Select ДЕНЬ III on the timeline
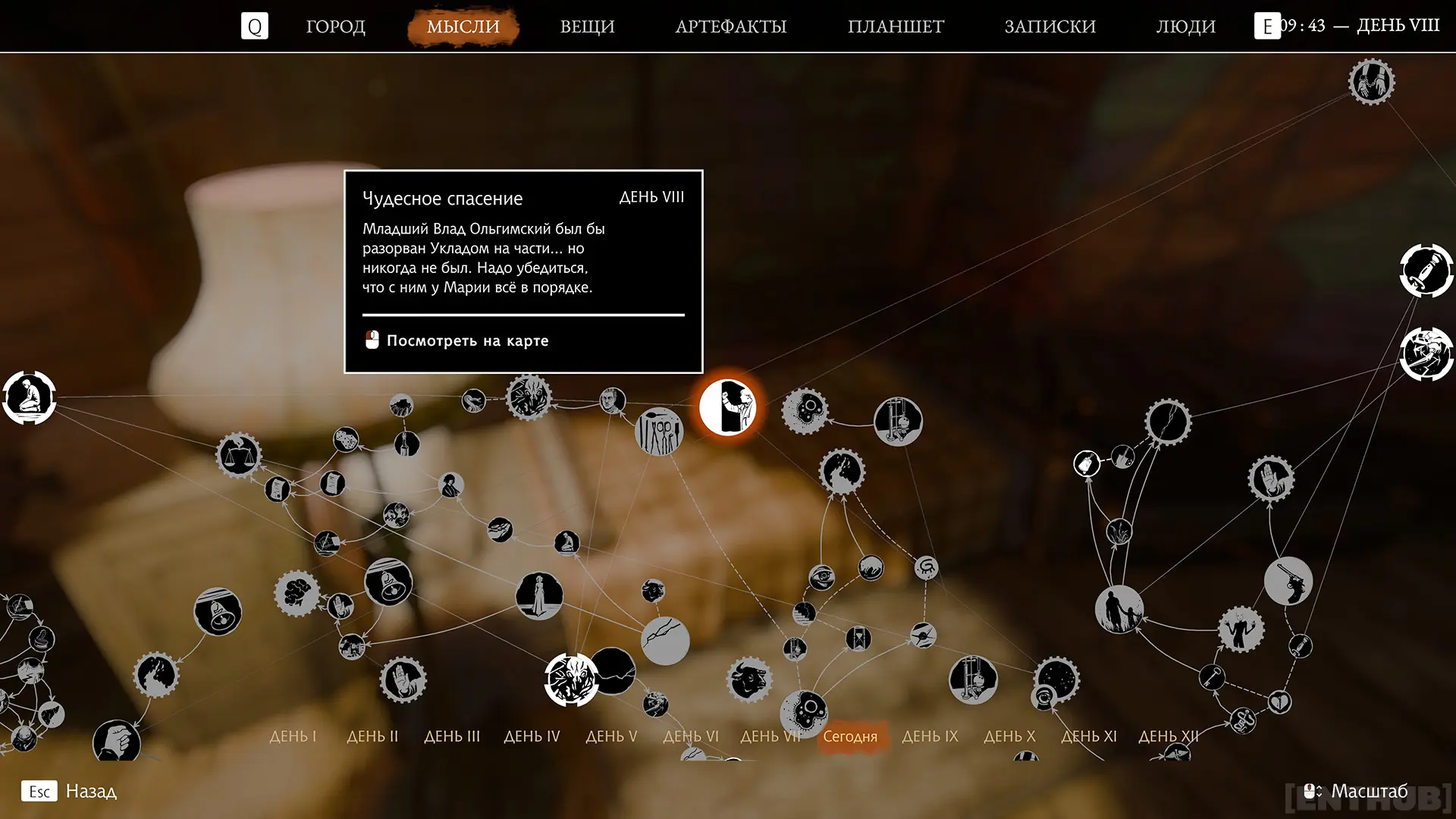The height and width of the screenshot is (819, 1456). pos(452,736)
